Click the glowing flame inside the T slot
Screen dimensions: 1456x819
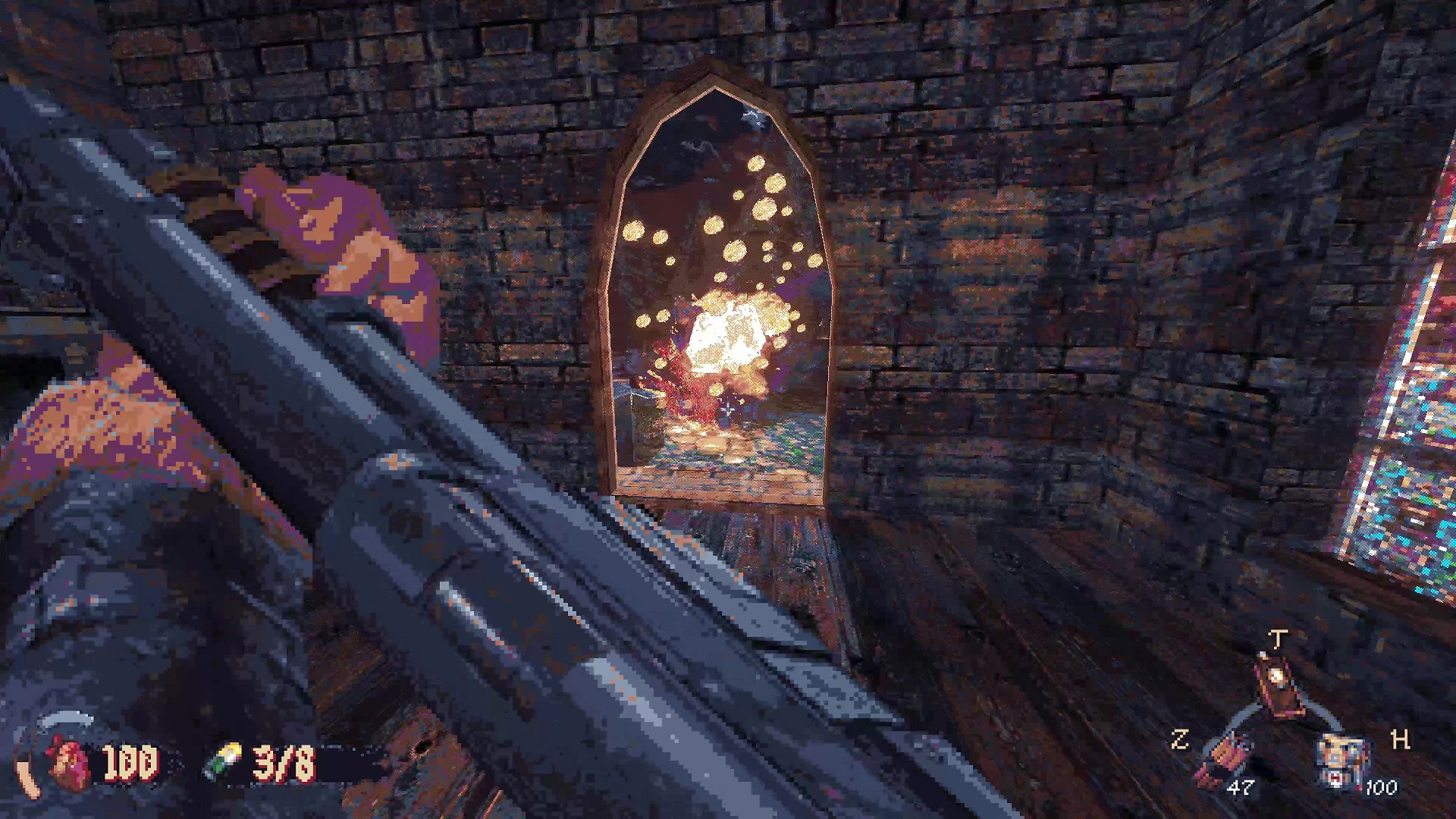tap(1276, 675)
